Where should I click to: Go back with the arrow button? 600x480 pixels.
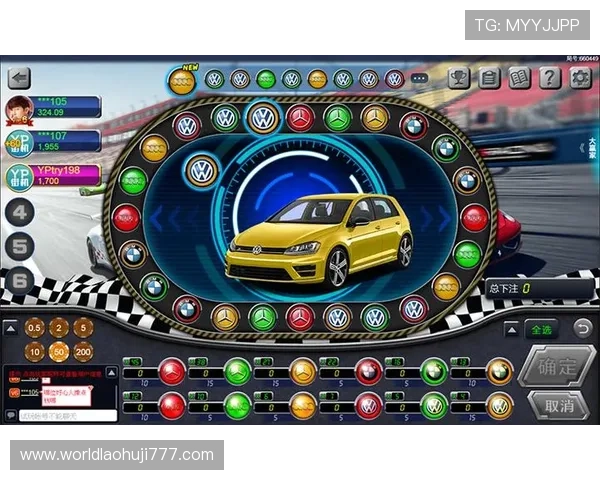point(18,78)
